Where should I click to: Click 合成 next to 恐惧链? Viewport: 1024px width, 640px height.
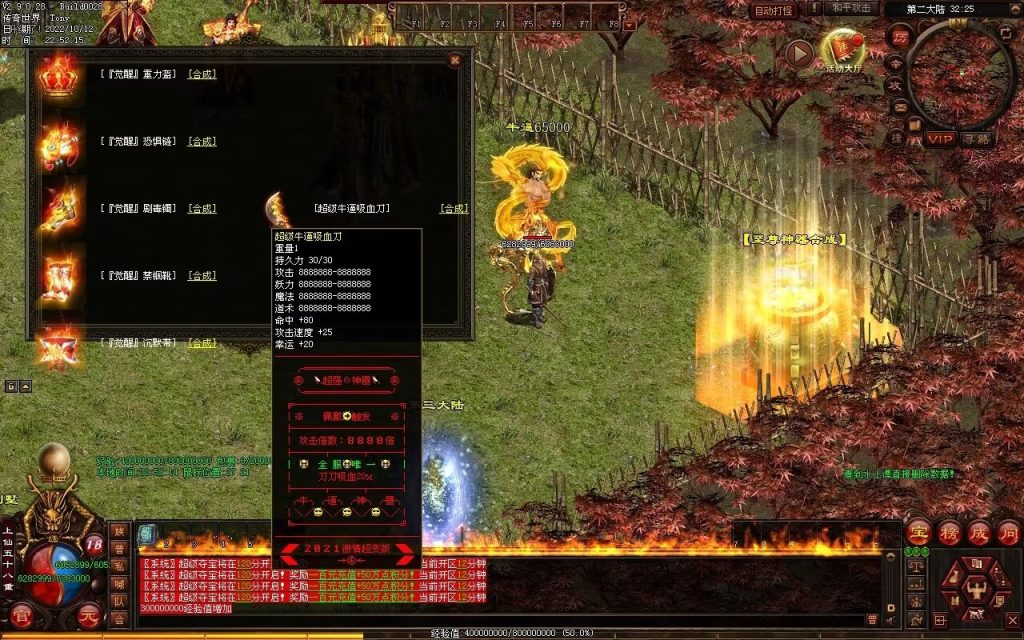tap(202, 142)
